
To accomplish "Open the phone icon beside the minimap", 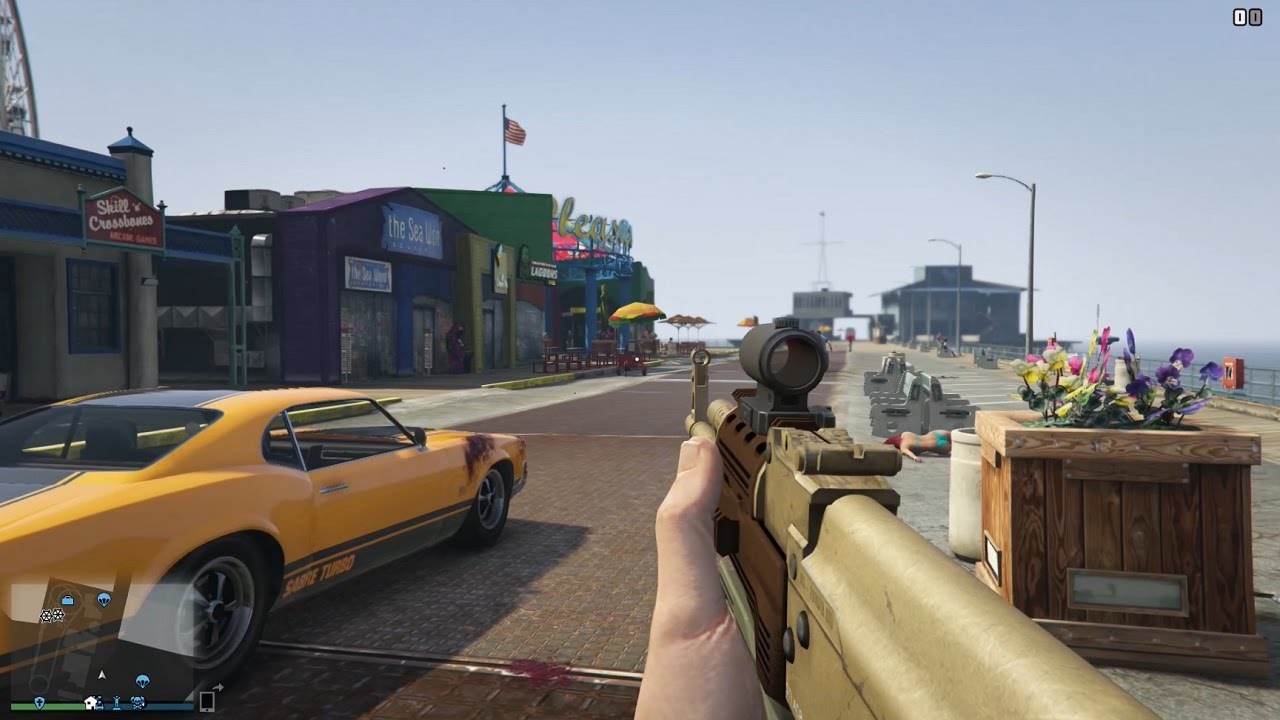I will coord(207,700).
